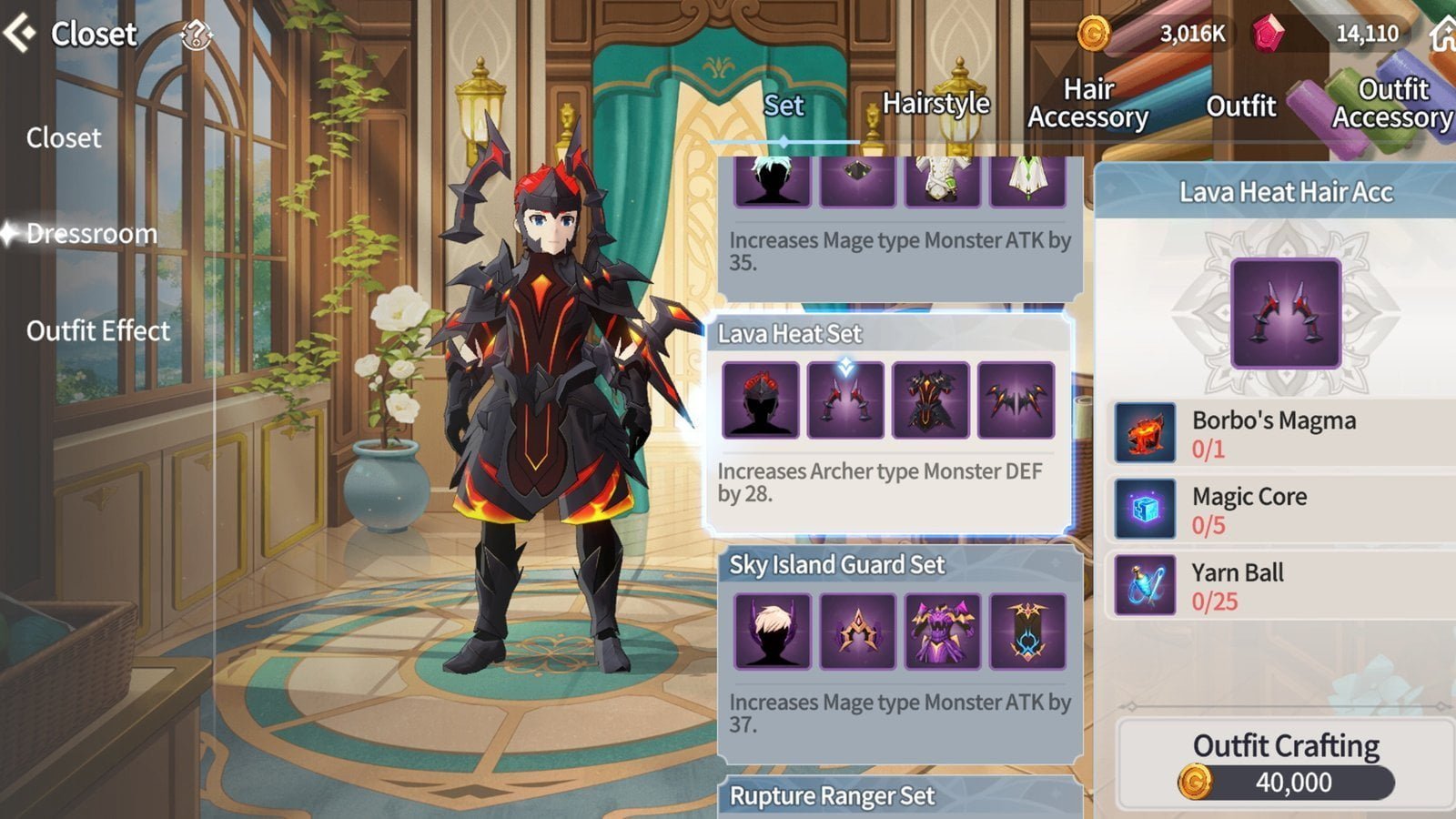The image size is (1456, 819).
Task: Click the Lava Heat hair accessory daggers icon
Action: pos(846,400)
